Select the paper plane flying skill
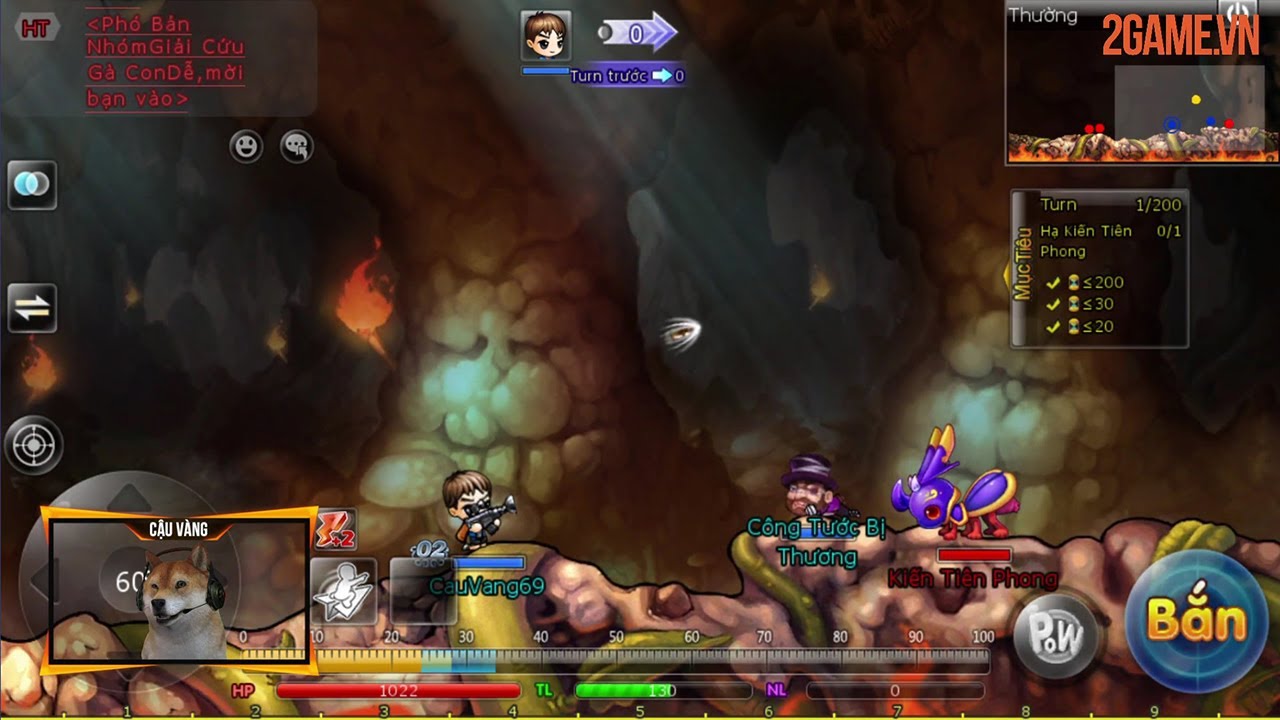 [x=343, y=592]
